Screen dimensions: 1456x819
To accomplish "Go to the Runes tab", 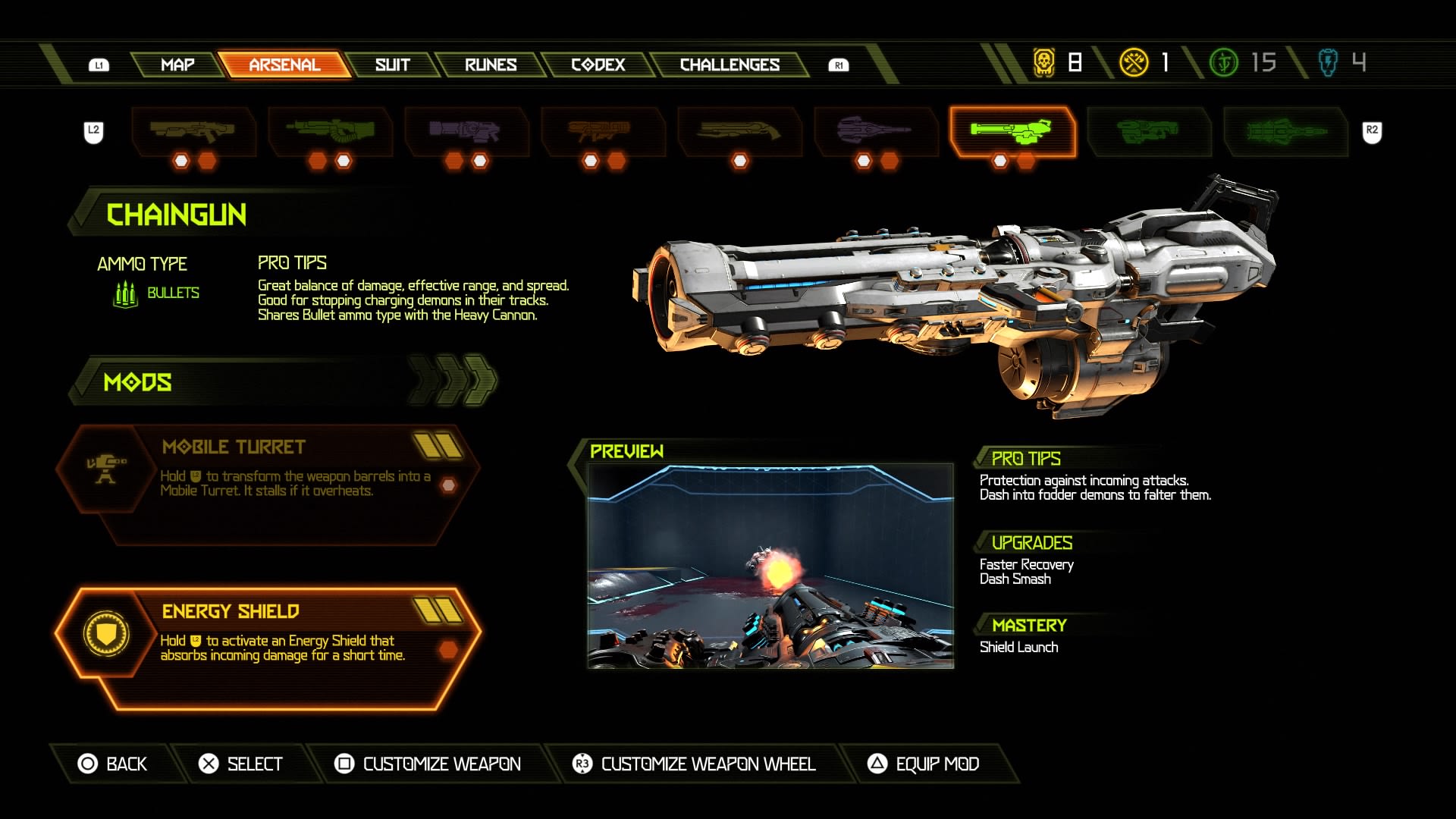I will tap(491, 65).
